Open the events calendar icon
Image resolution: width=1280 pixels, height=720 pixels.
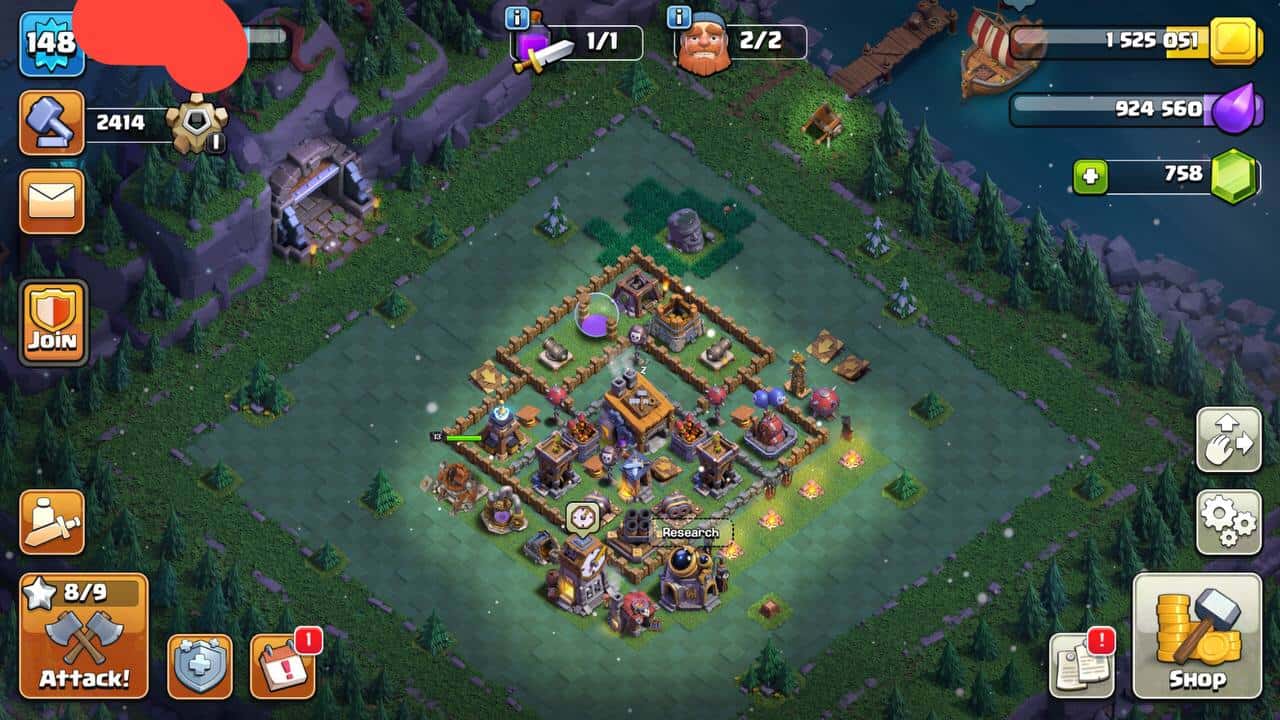pos(282,666)
